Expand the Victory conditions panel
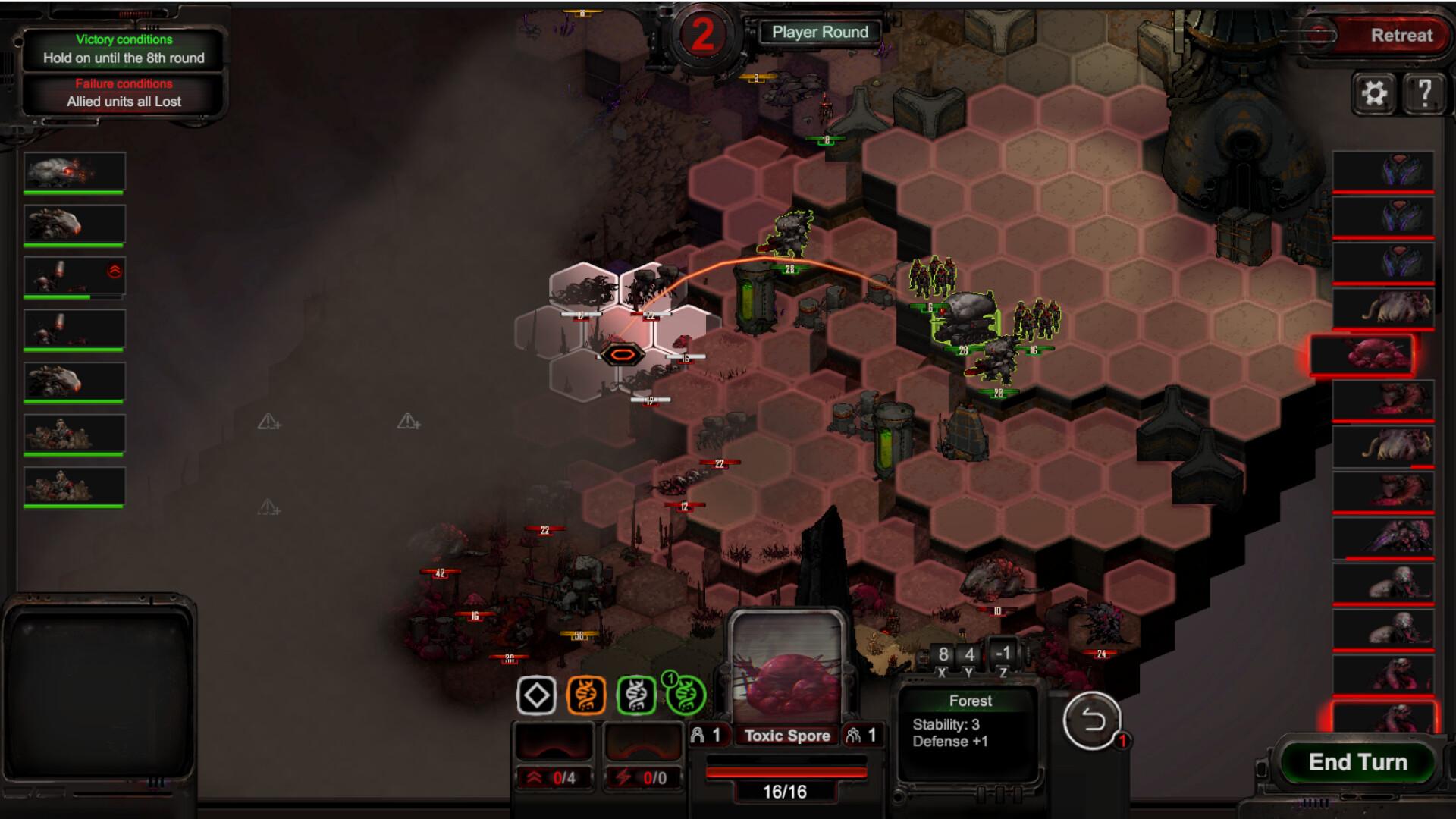The image size is (1456, 819). click(x=124, y=40)
